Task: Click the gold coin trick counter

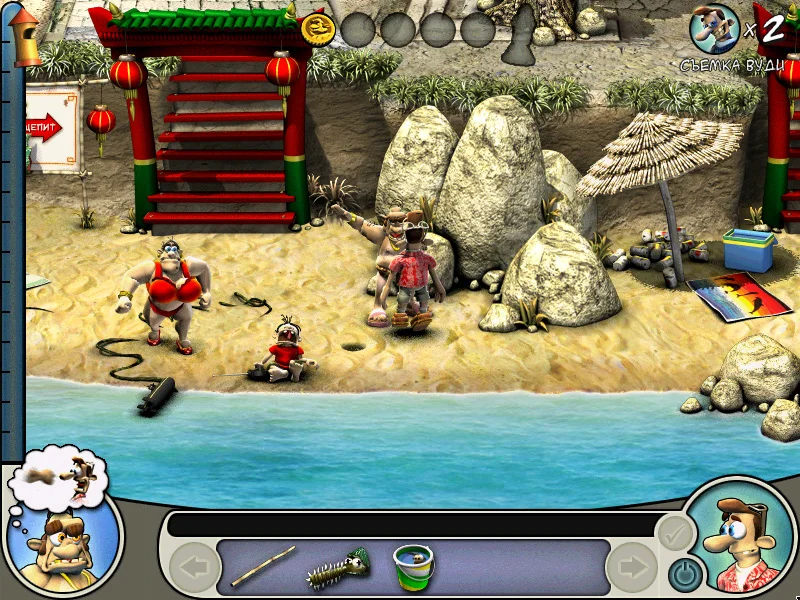Action: 318,29
